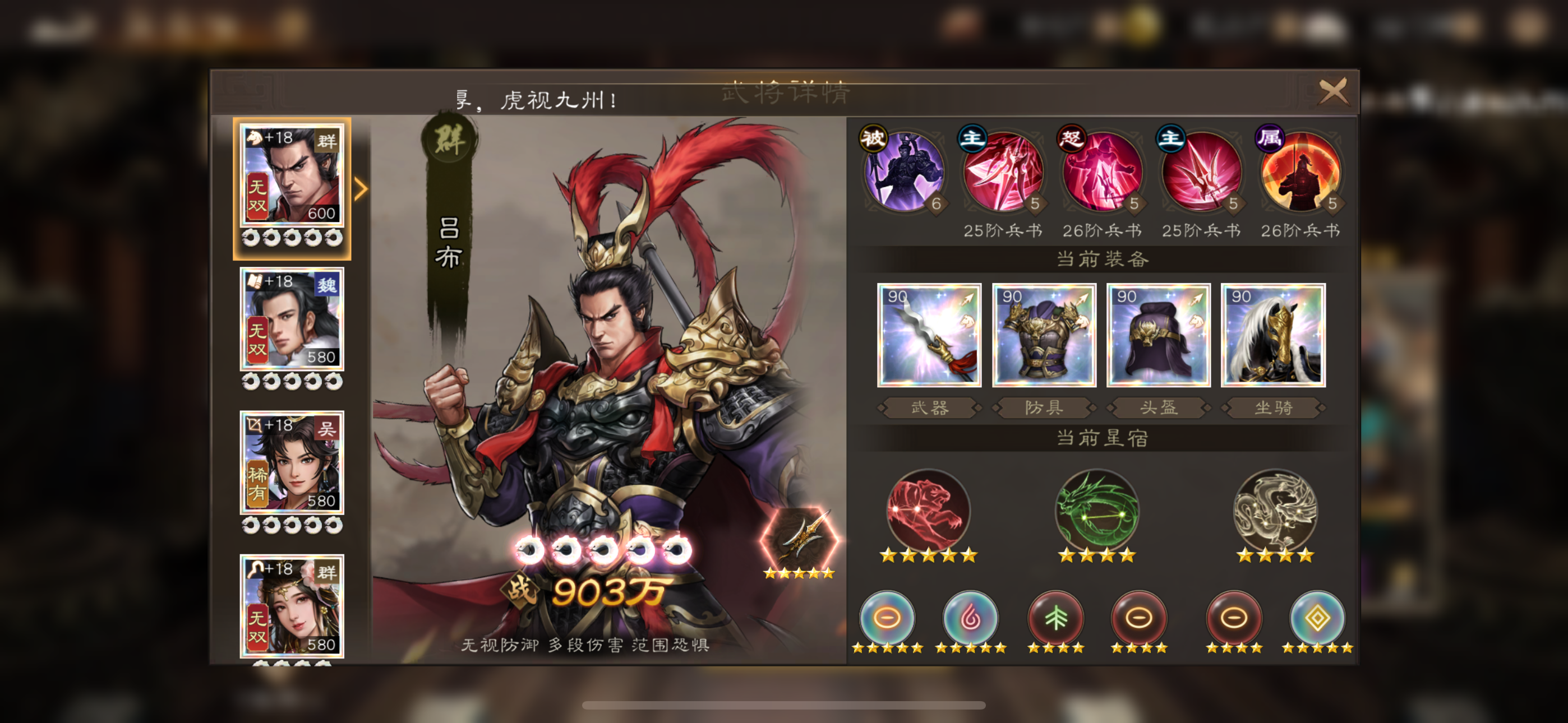Toggle the rightmost gold diamond element orb
Image resolution: width=1568 pixels, height=723 pixels.
[x=1318, y=618]
